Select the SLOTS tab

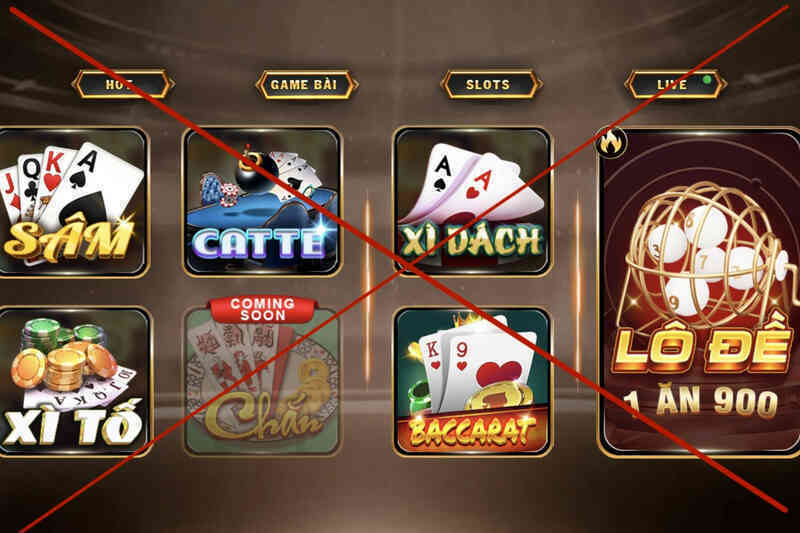point(489,85)
